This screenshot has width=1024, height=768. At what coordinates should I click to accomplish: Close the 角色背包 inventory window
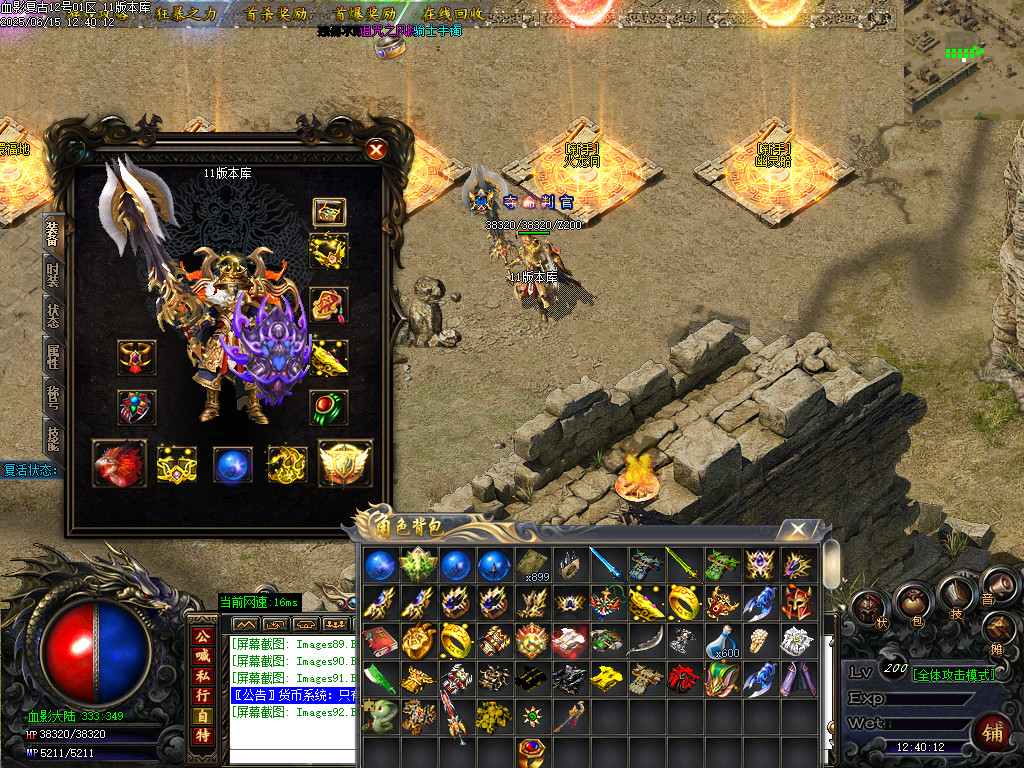797,529
